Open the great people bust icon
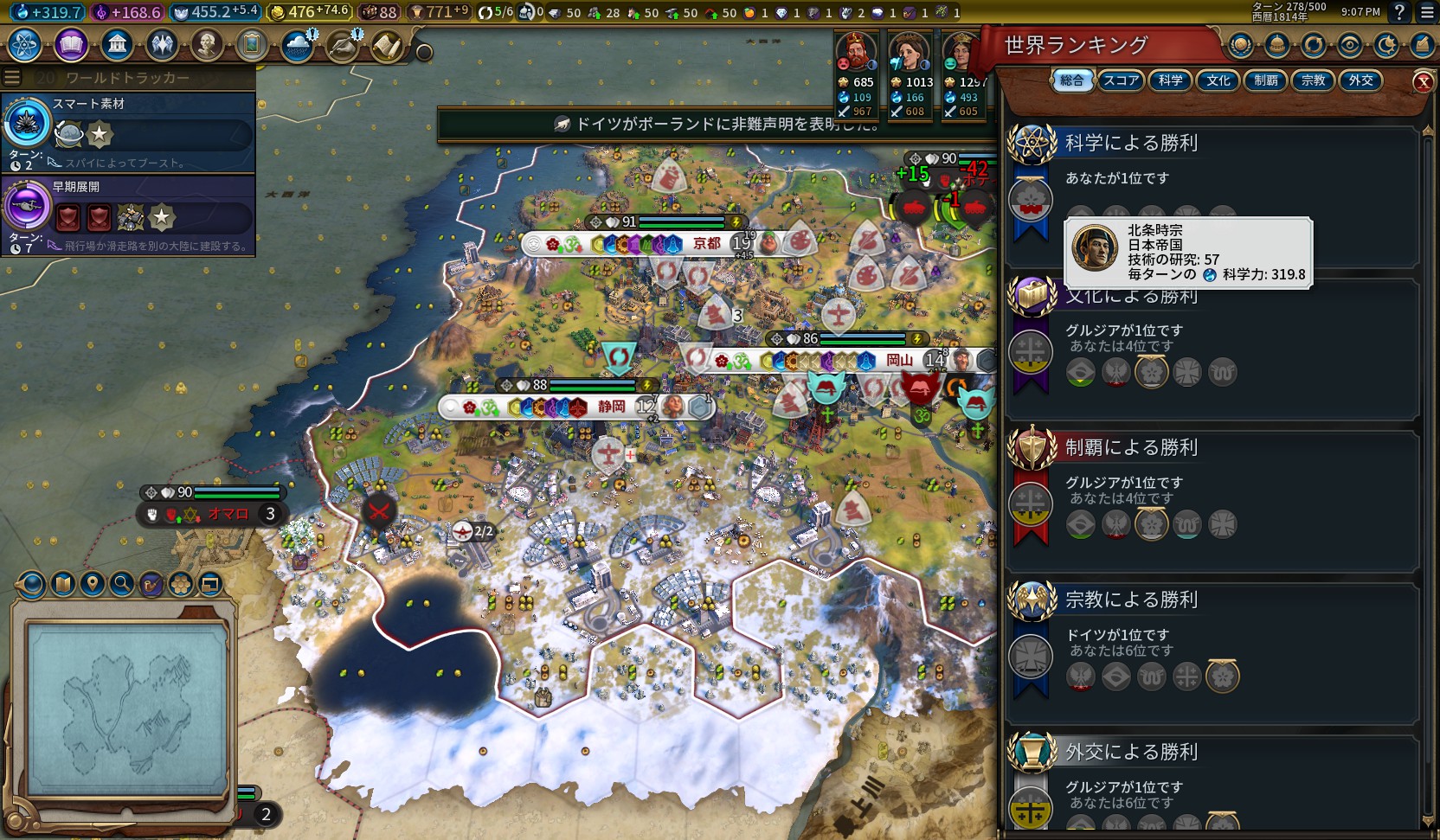 point(207,44)
